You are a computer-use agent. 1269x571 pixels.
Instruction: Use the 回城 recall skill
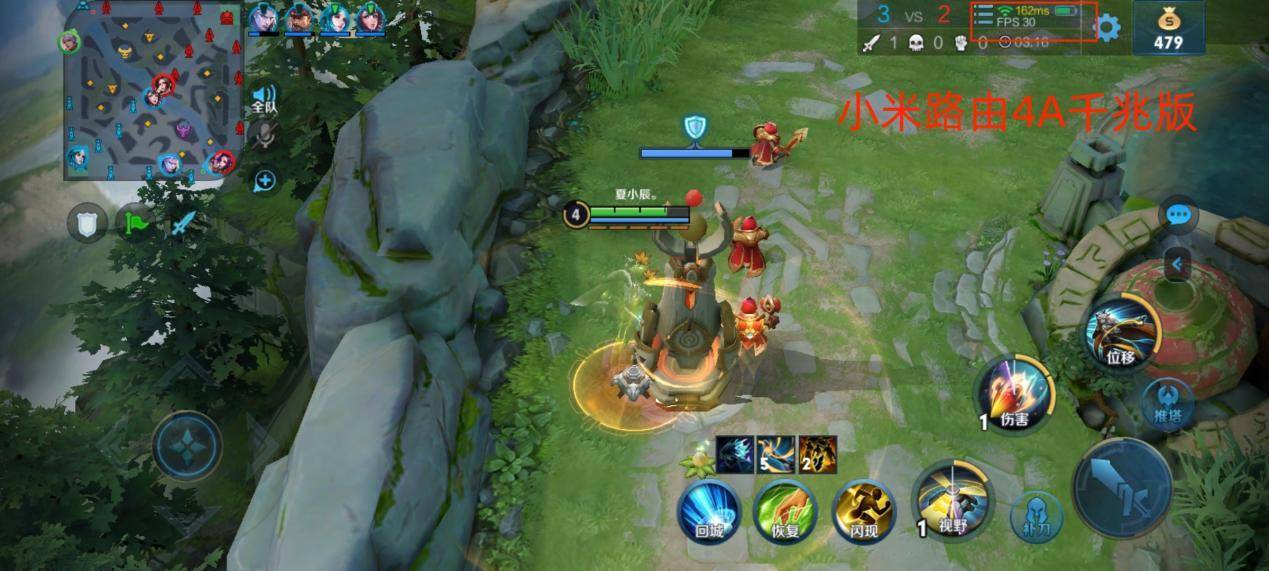[x=707, y=510]
